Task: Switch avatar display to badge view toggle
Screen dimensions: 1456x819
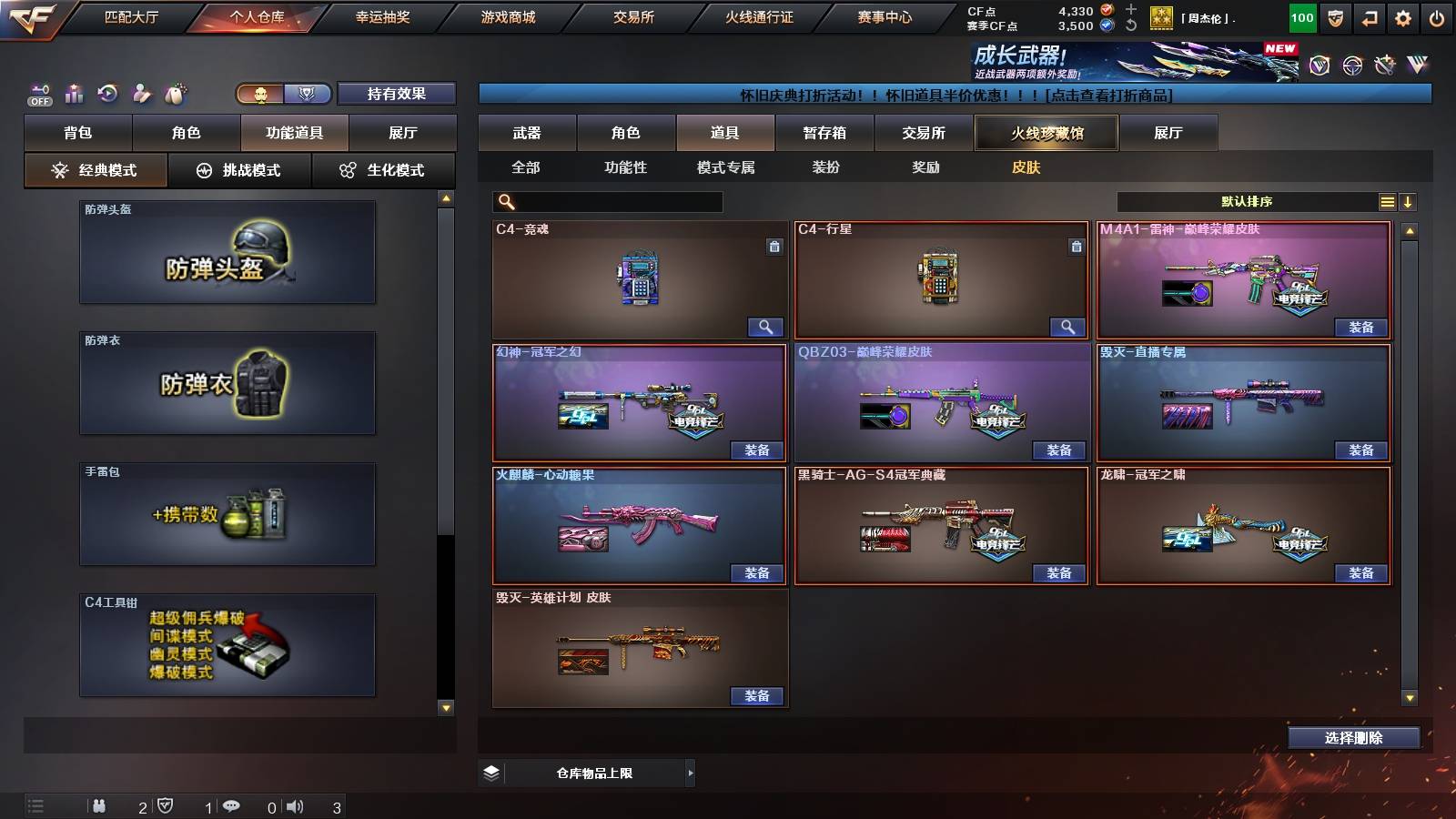Action: pyautogui.click(x=307, y=94)
